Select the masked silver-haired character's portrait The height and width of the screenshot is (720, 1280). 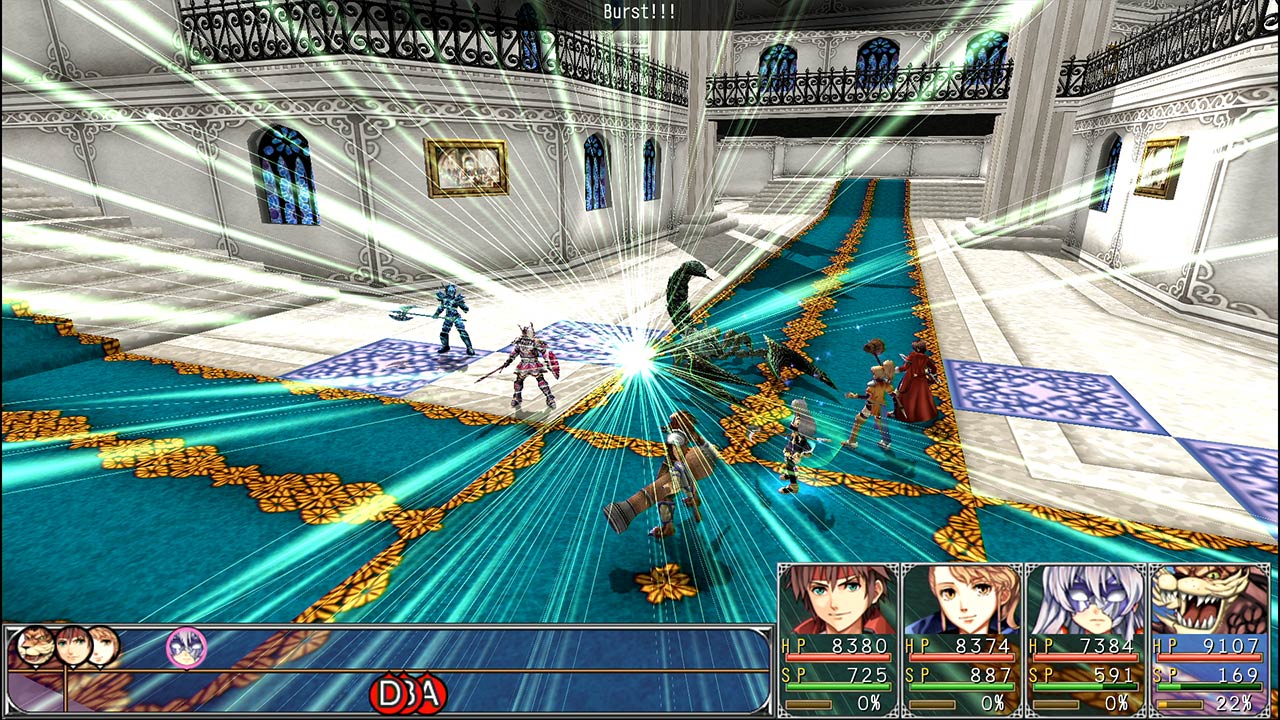coord(1085,600)
